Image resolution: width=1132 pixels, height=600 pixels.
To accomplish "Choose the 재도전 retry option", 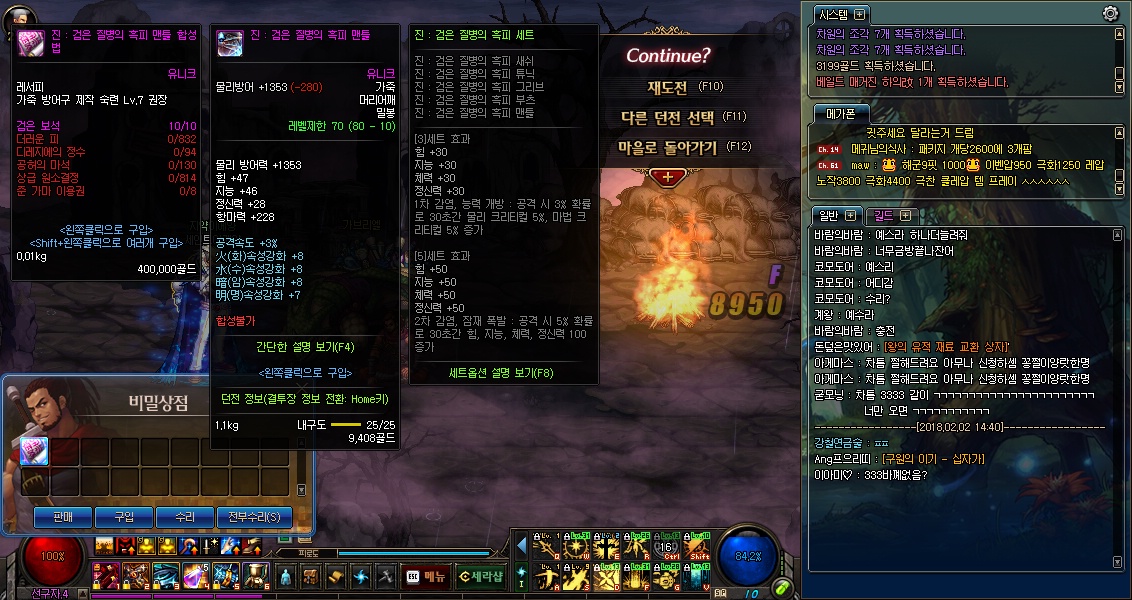I will 667,87.
